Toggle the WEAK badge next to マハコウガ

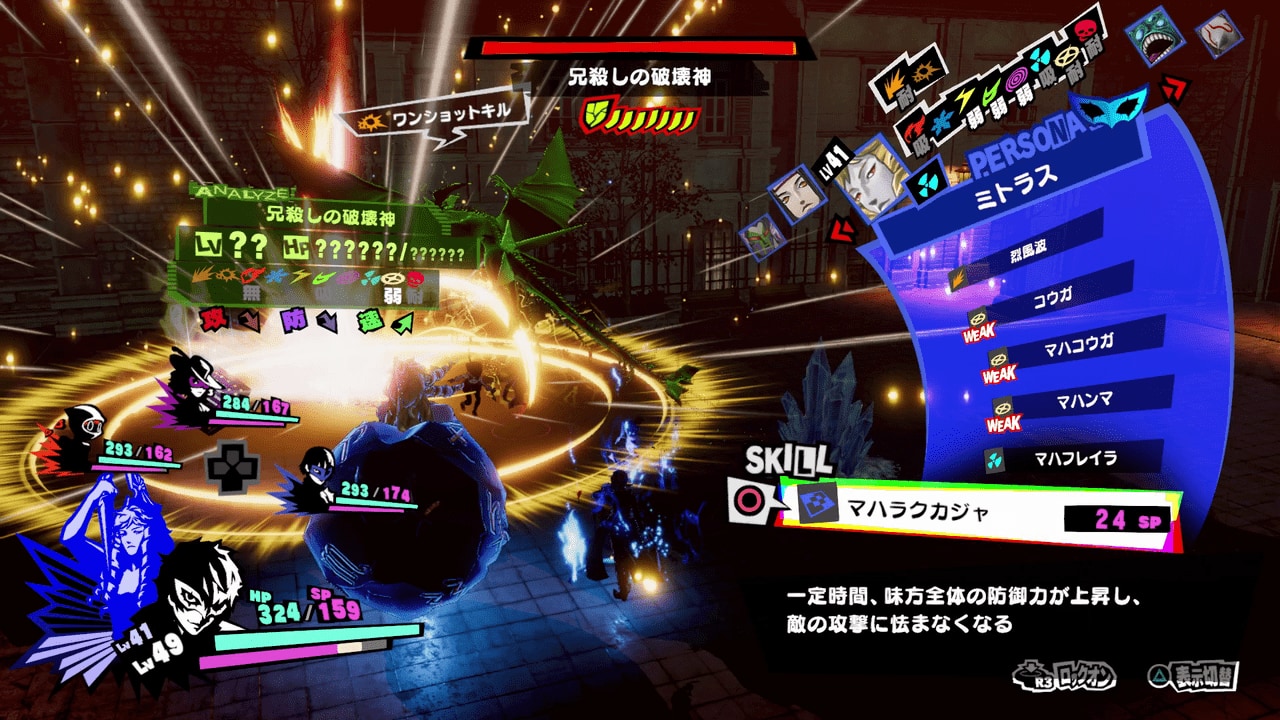click(1001, 375)
